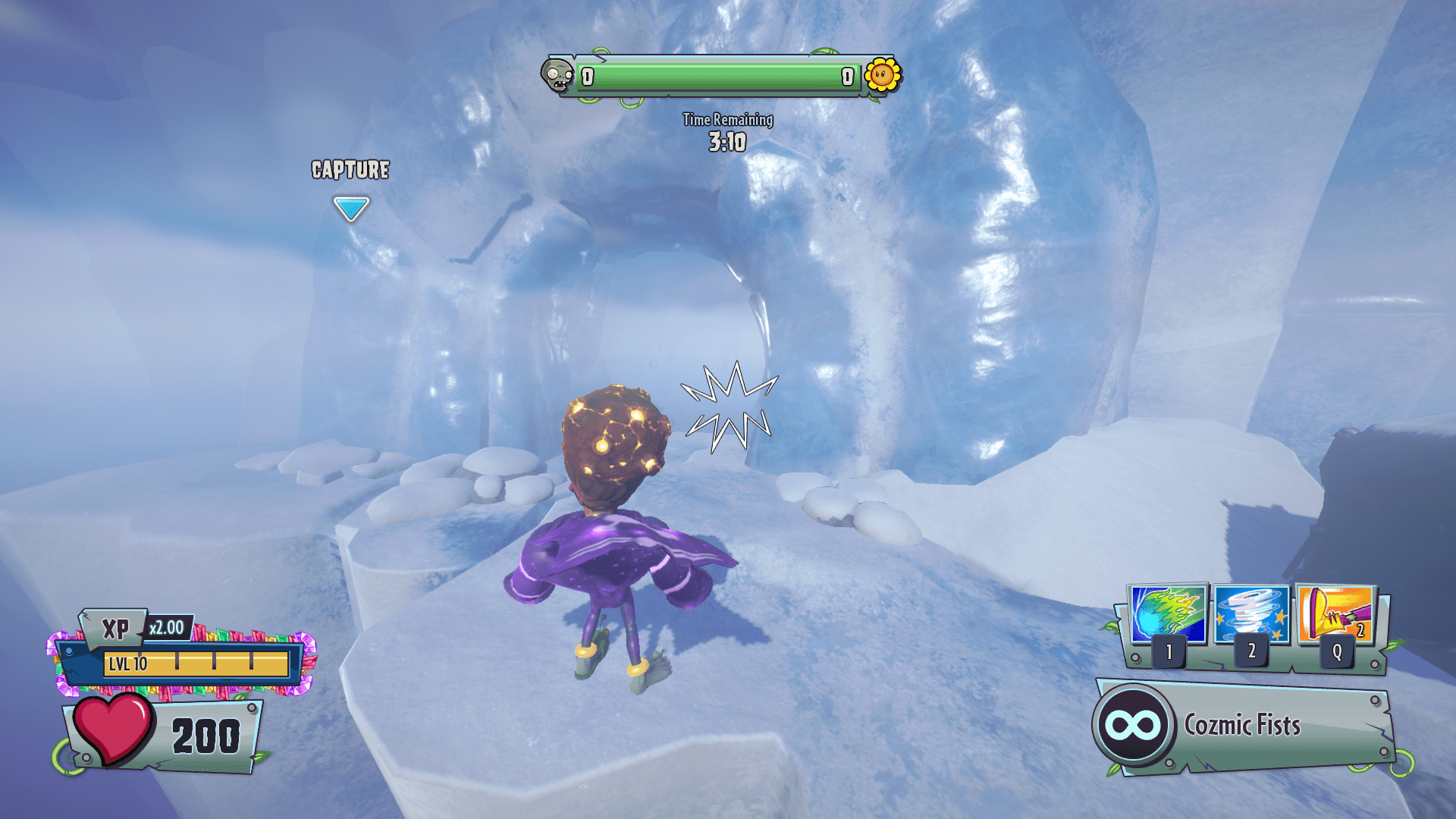Click the sunflower plant team icon
Image resolution: width=1456 pixels, height=819 pixels.
click(882, 75)
